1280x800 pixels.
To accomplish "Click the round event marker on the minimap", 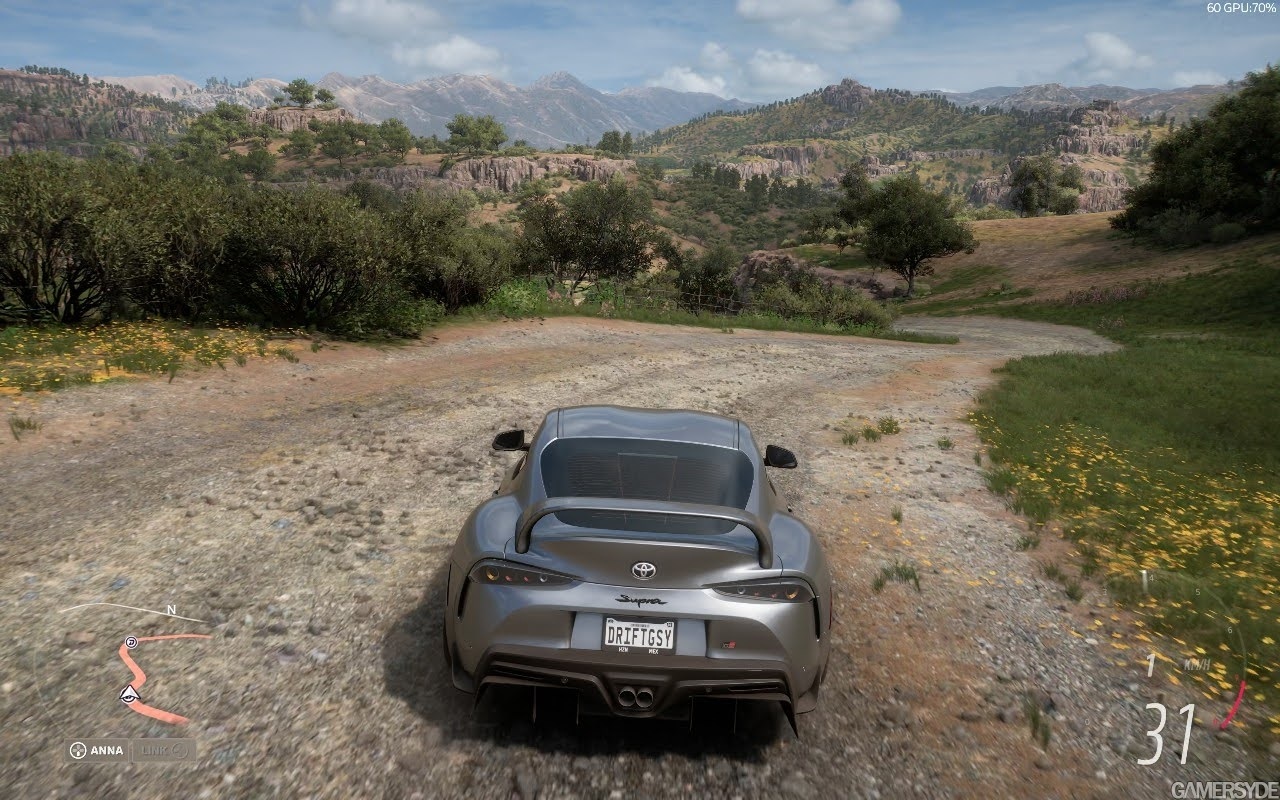I will 131,642.
